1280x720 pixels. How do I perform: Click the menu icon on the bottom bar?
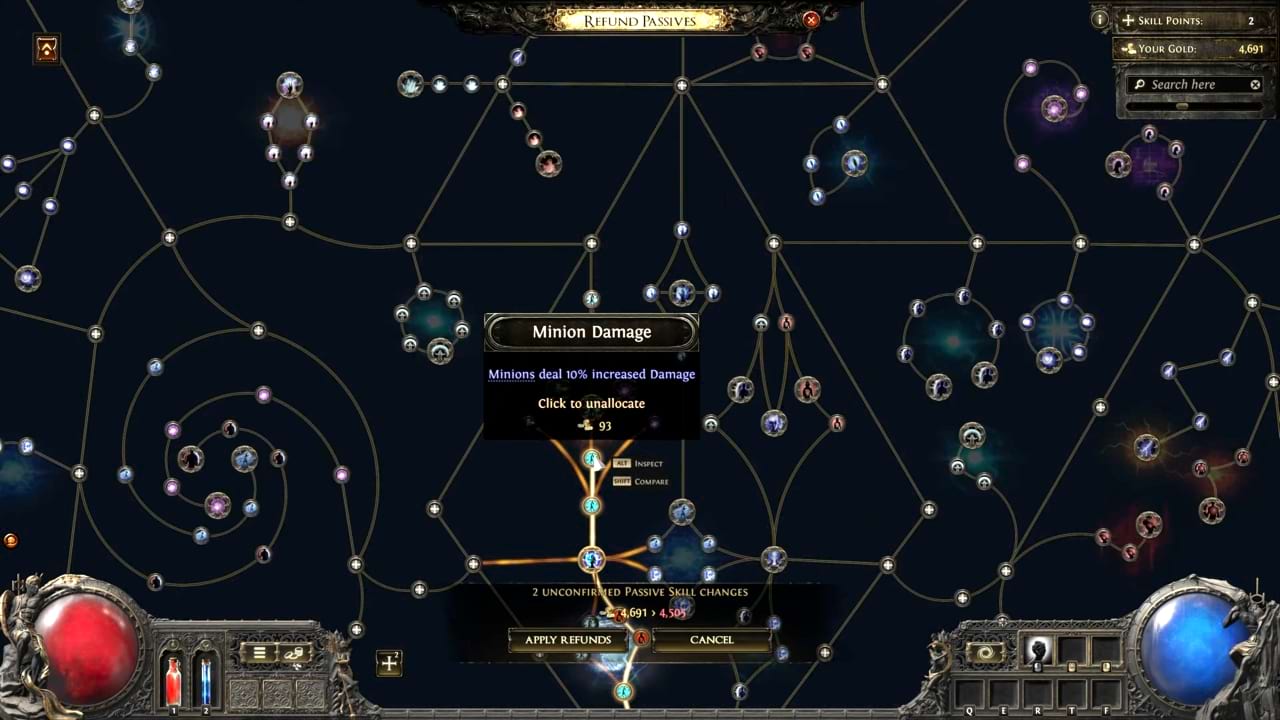point(258,651)
